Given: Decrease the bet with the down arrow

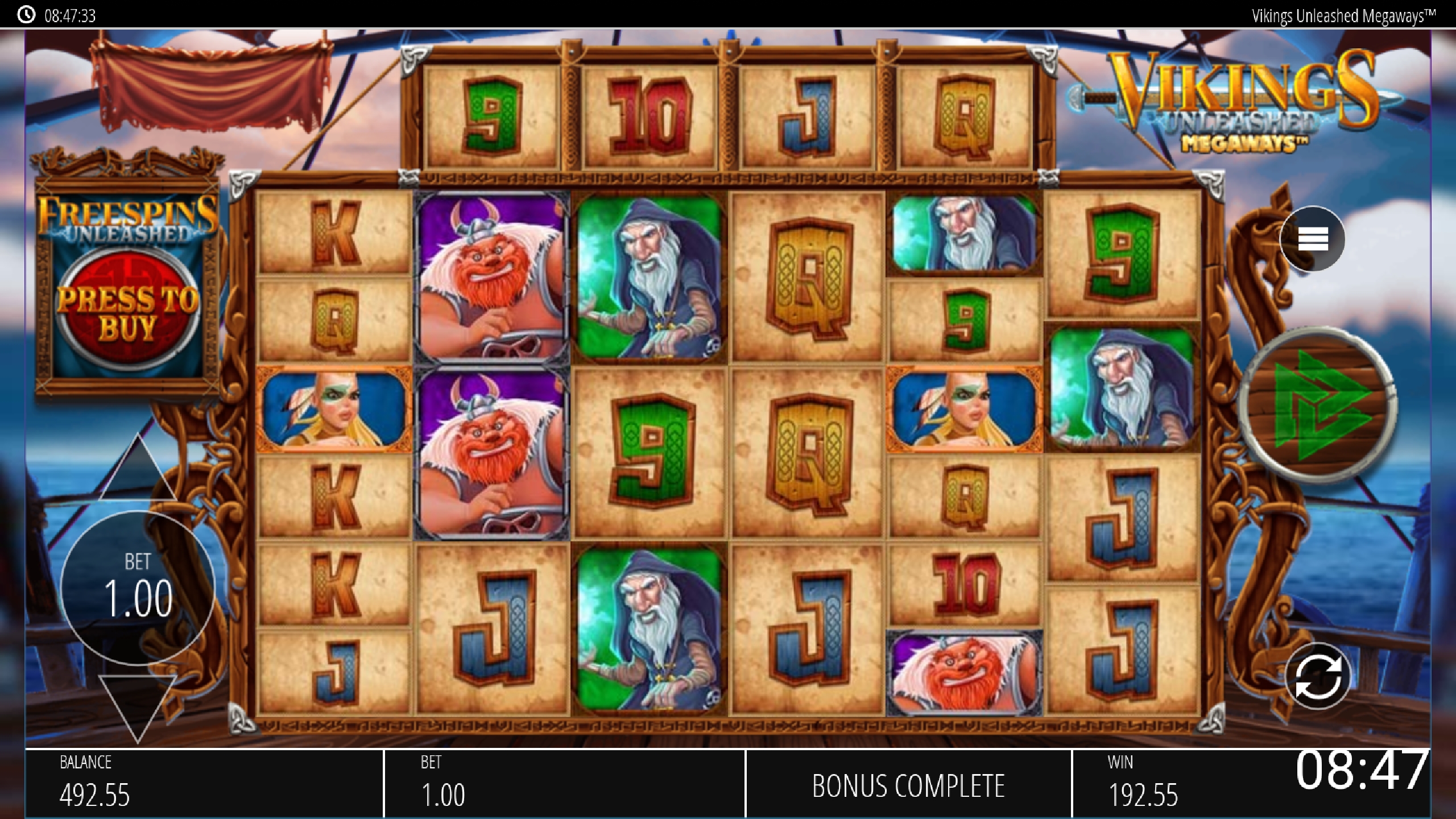Looking at the screenshot, I should [137, 706].
